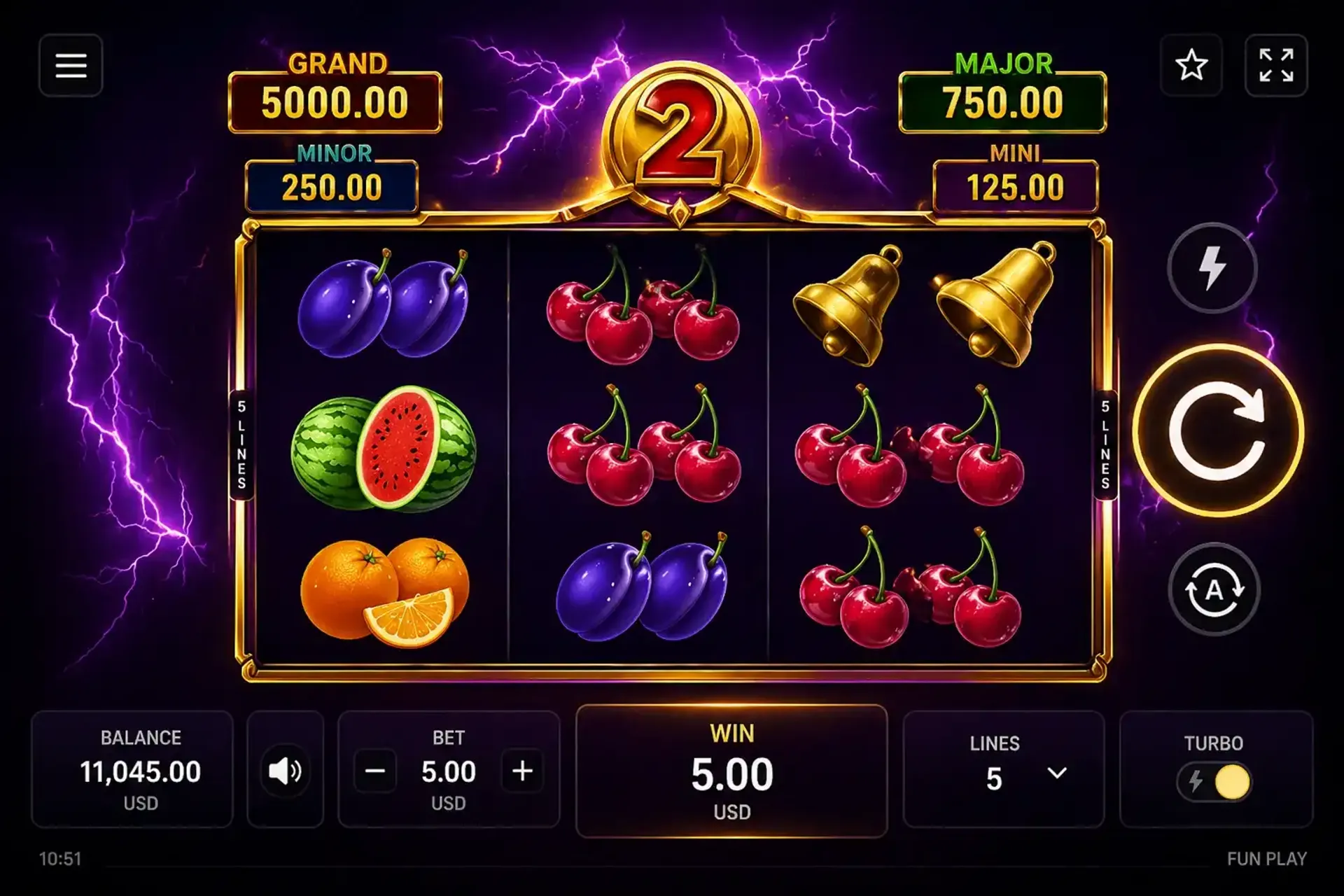The height and width of the screenshot is (896, 1344).
Task: Toggle the Turbo switch
Action: point(1214,781)
